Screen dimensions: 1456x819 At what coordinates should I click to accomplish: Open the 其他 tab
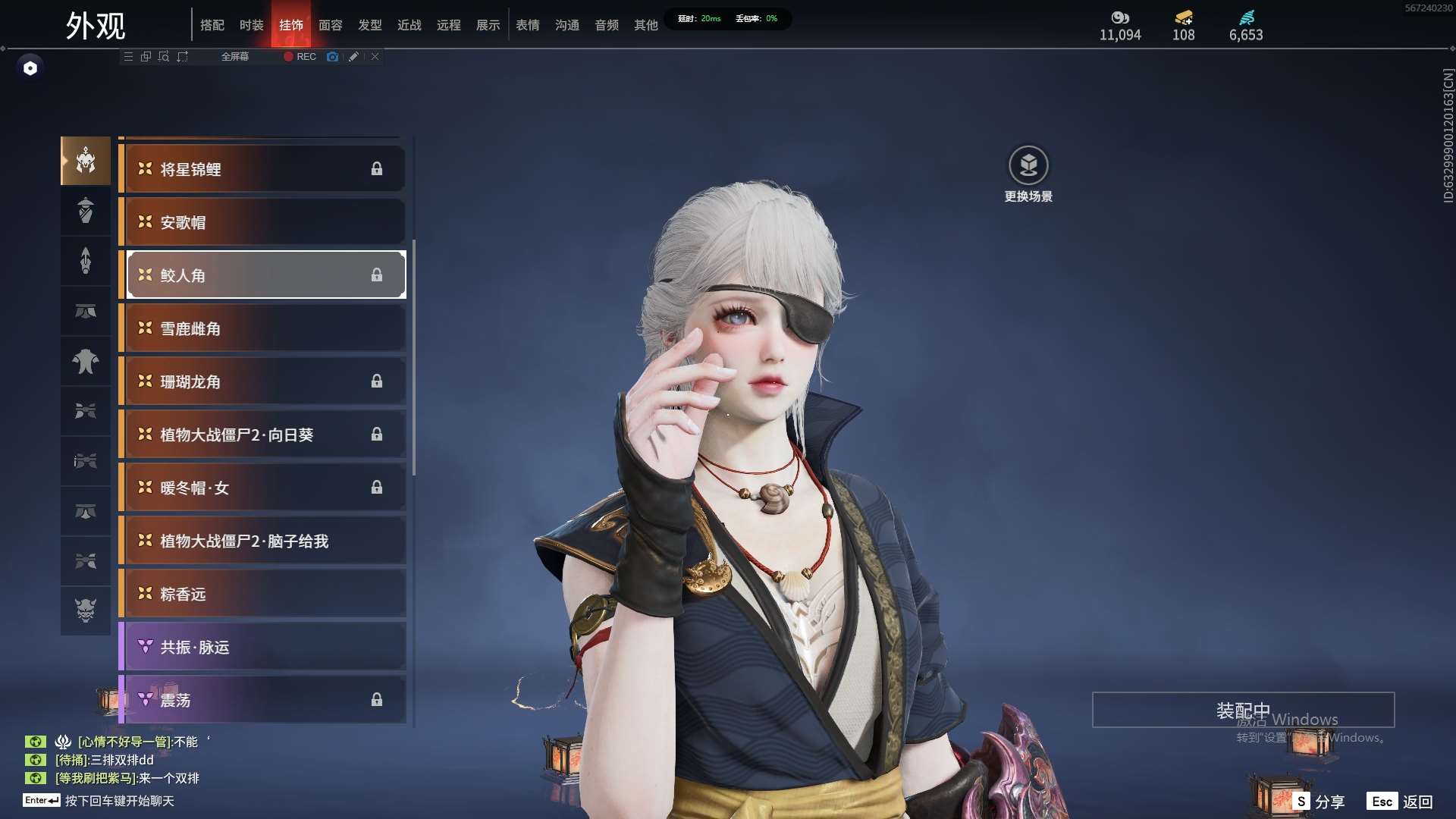(645, 25)
